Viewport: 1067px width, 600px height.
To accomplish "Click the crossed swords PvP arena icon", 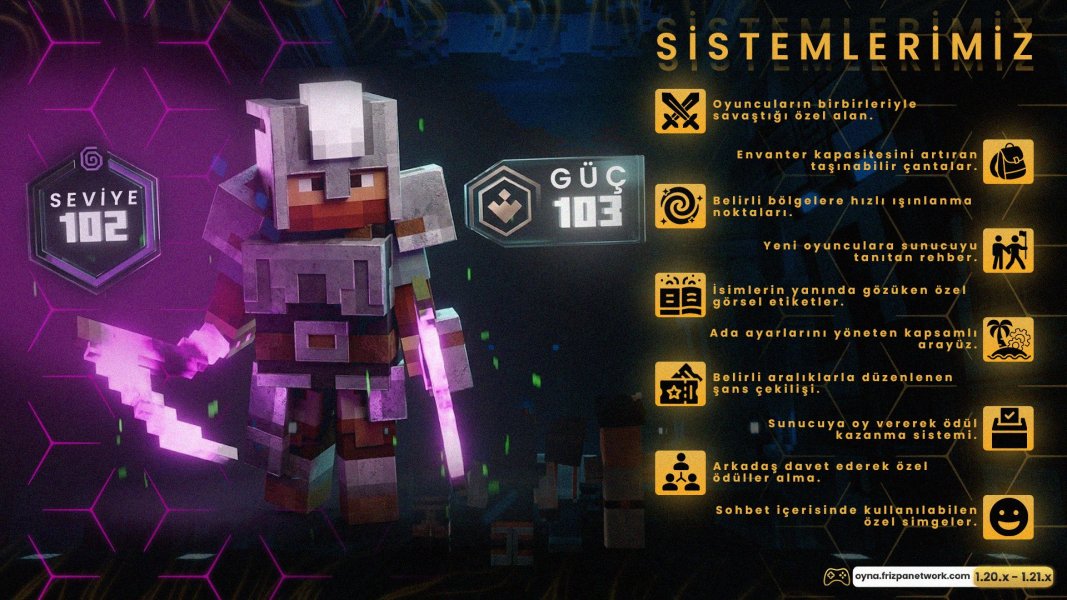I will [x=679, y=110].
